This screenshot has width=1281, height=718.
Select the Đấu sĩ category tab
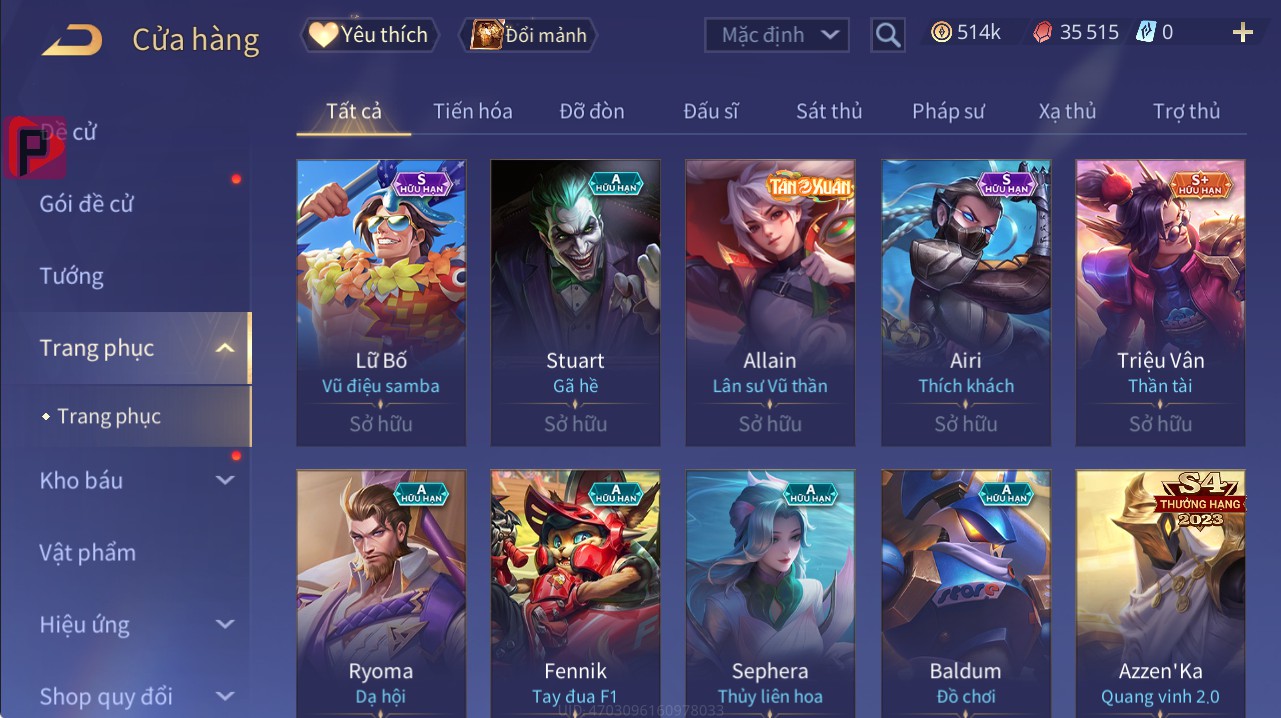[x=711, y=111]
